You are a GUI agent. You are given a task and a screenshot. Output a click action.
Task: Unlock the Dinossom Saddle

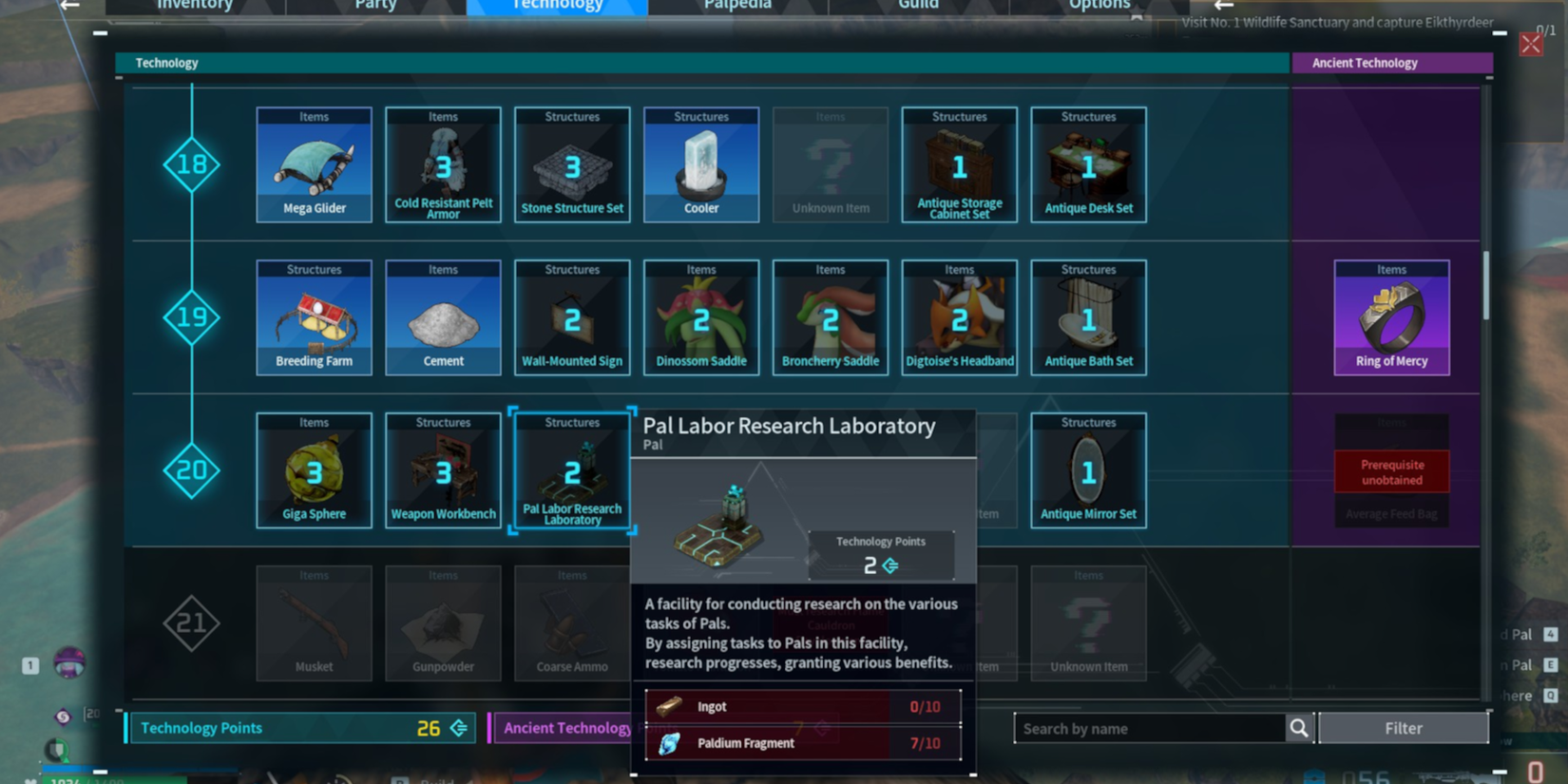click(x=700, y=317)
